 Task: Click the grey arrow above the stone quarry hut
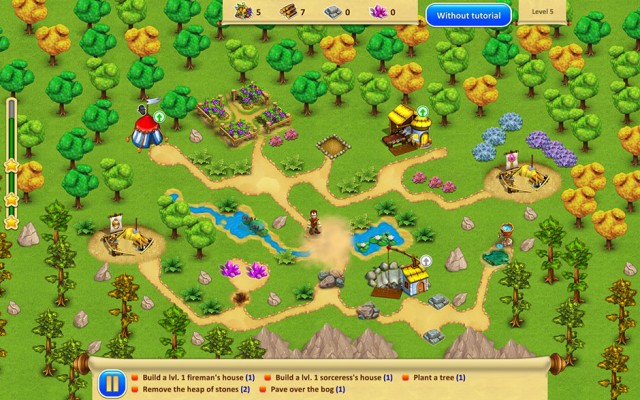pos(425,261)
